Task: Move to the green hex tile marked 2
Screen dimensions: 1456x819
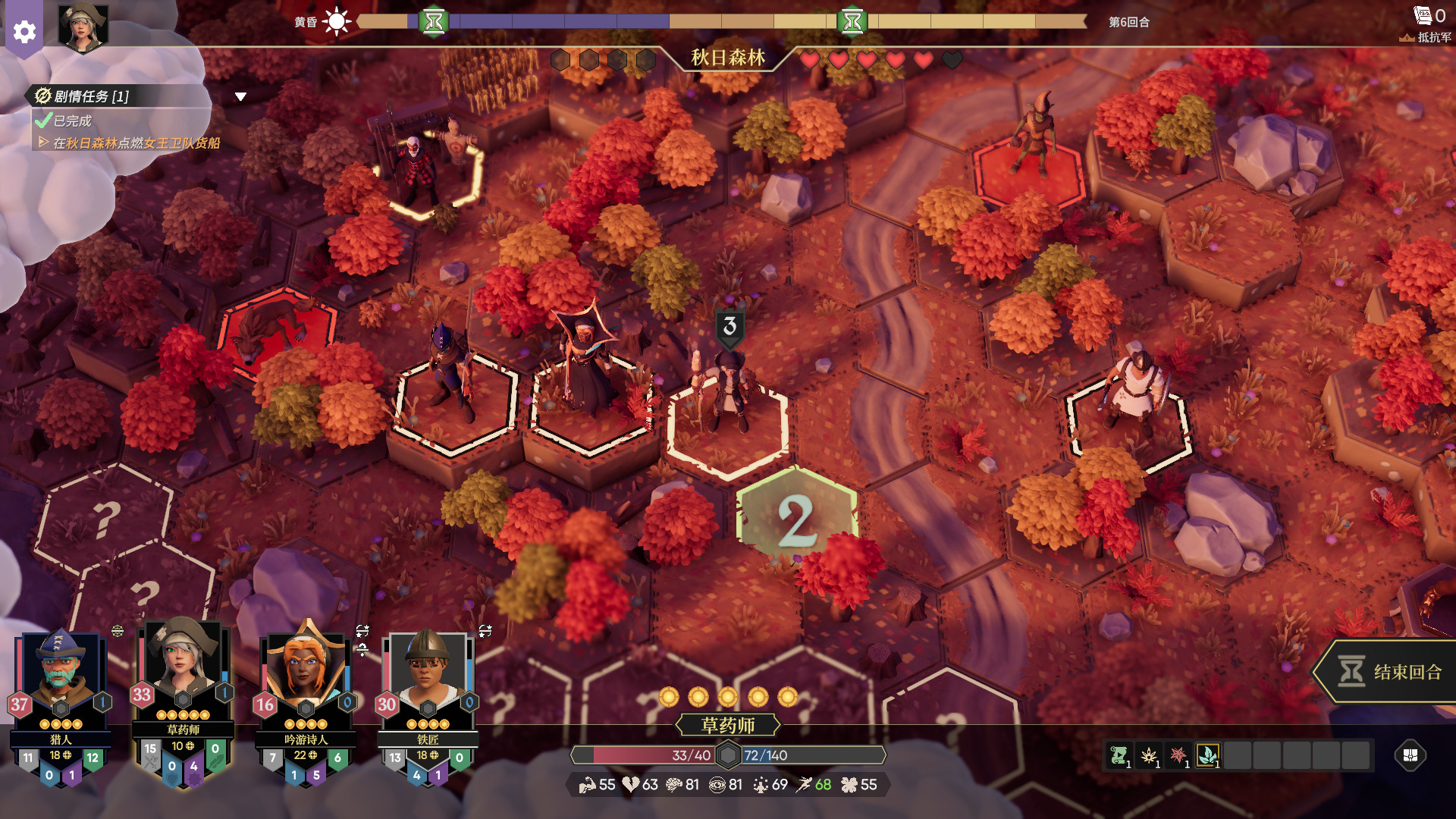Action: tap(796, 519)
